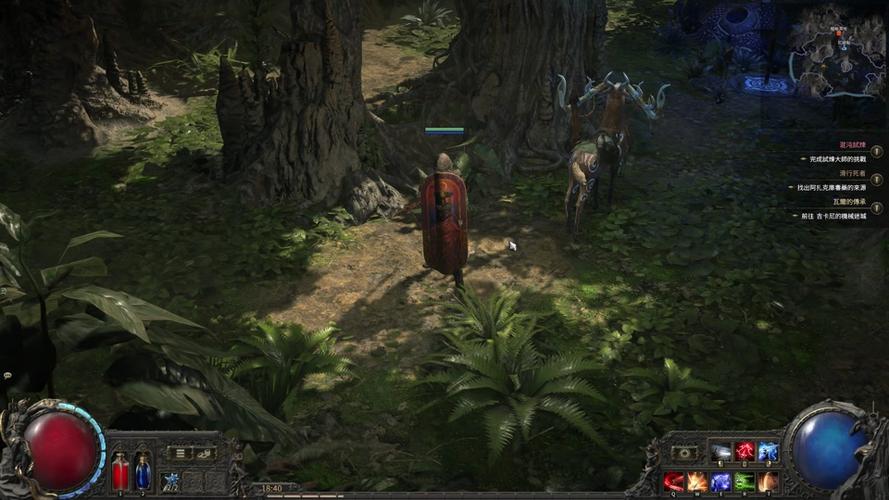Viewport: 889px width, 500px height.
Task: Use the blue mana flask
Action: click(142, 472)
